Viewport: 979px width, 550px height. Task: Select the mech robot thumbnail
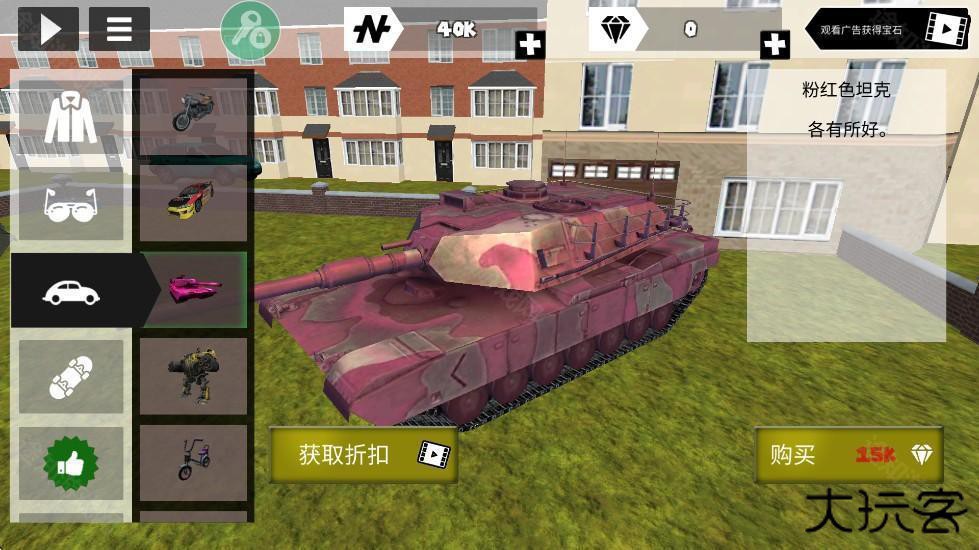193,376
